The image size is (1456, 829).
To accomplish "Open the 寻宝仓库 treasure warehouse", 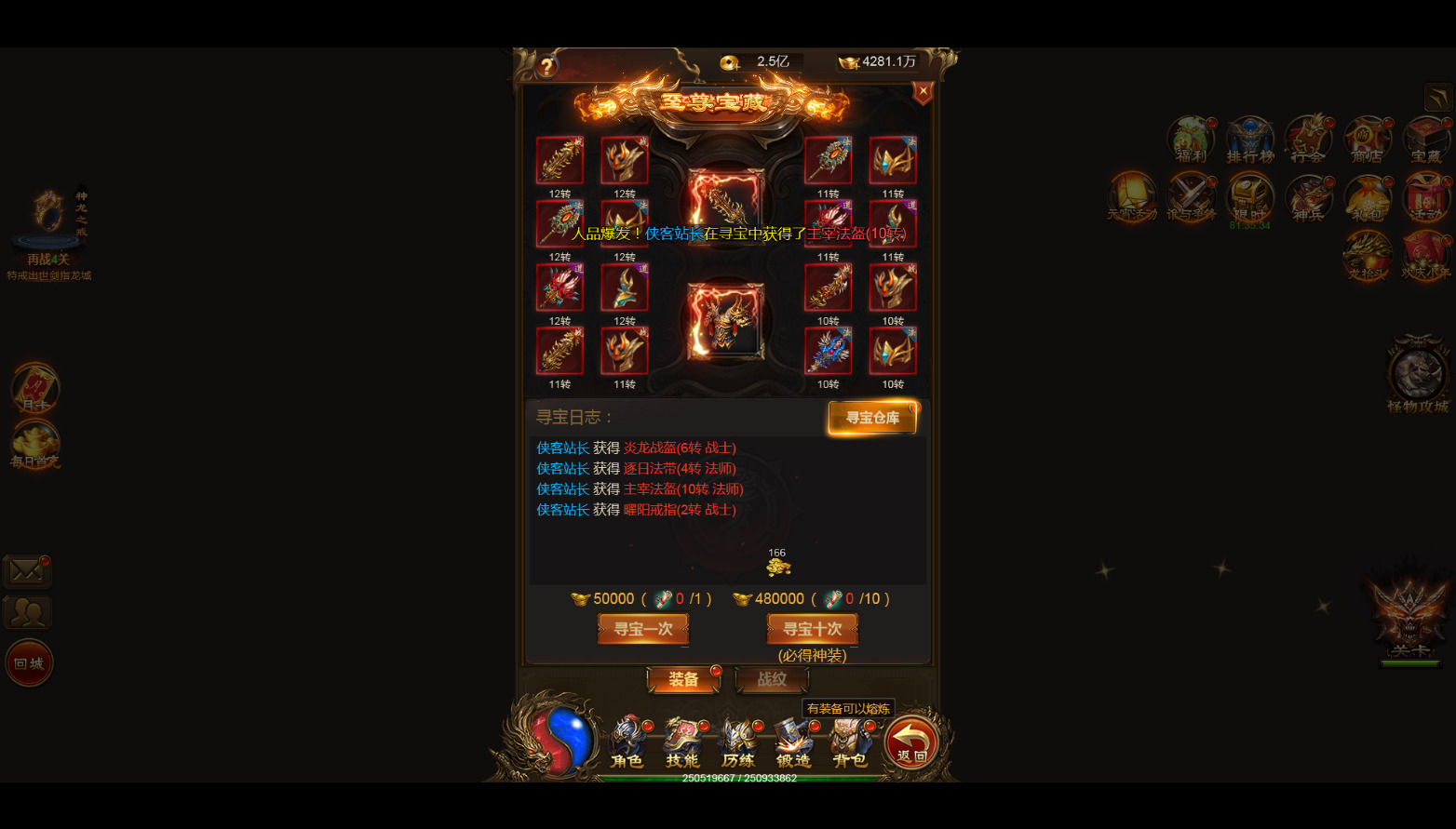I will point(872,418).
